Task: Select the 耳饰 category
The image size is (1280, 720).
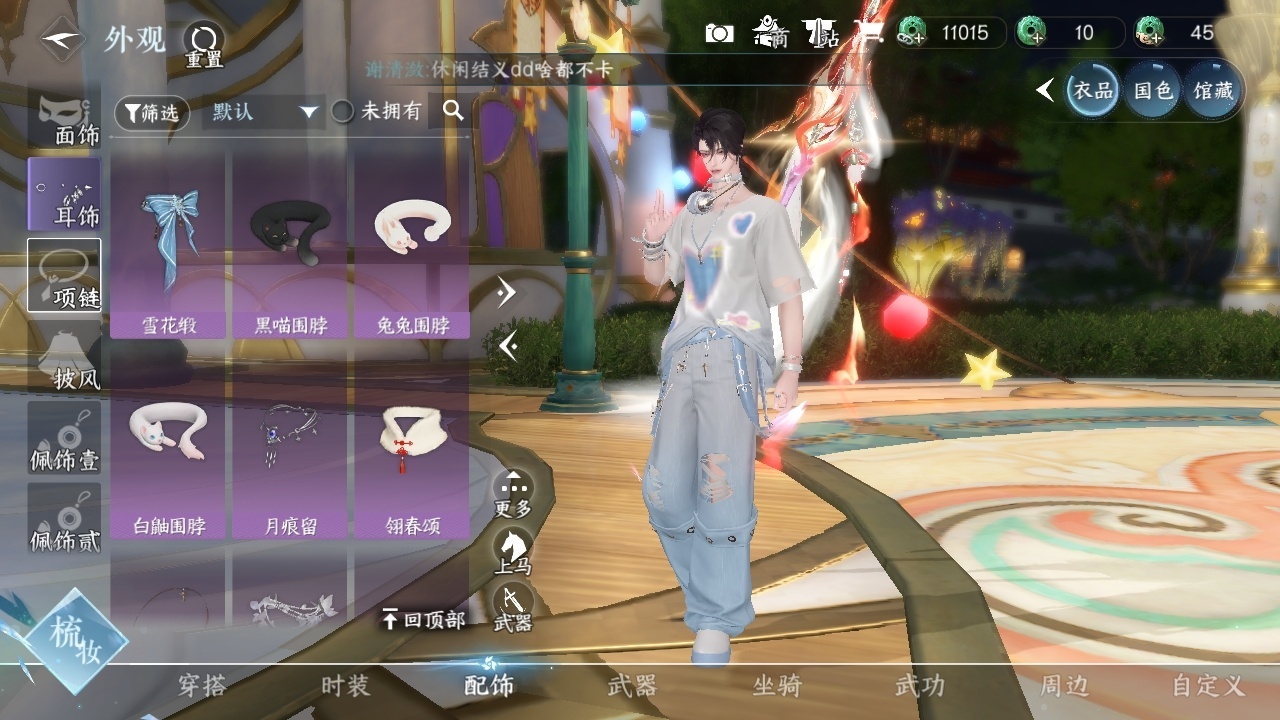Action: (x=65, y=194)
